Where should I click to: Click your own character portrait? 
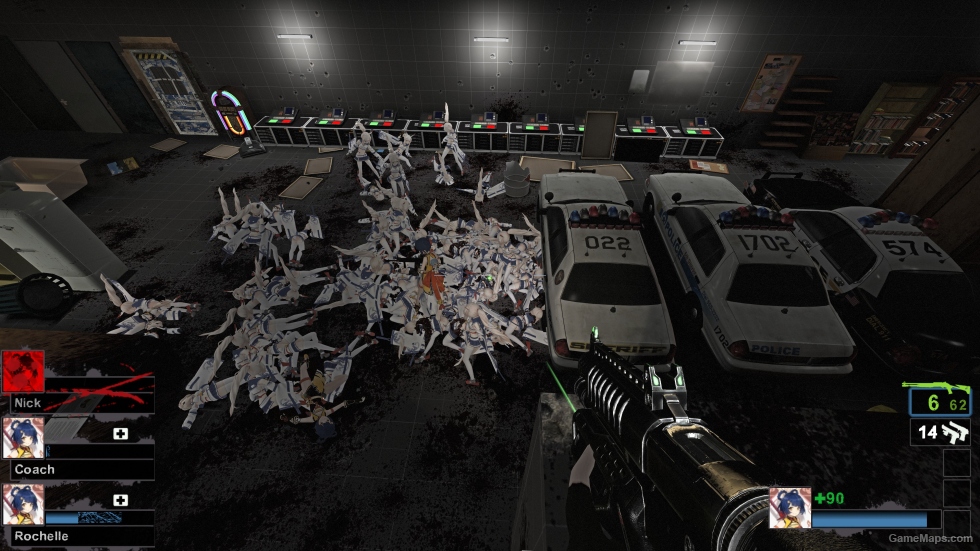click(789, 508)
